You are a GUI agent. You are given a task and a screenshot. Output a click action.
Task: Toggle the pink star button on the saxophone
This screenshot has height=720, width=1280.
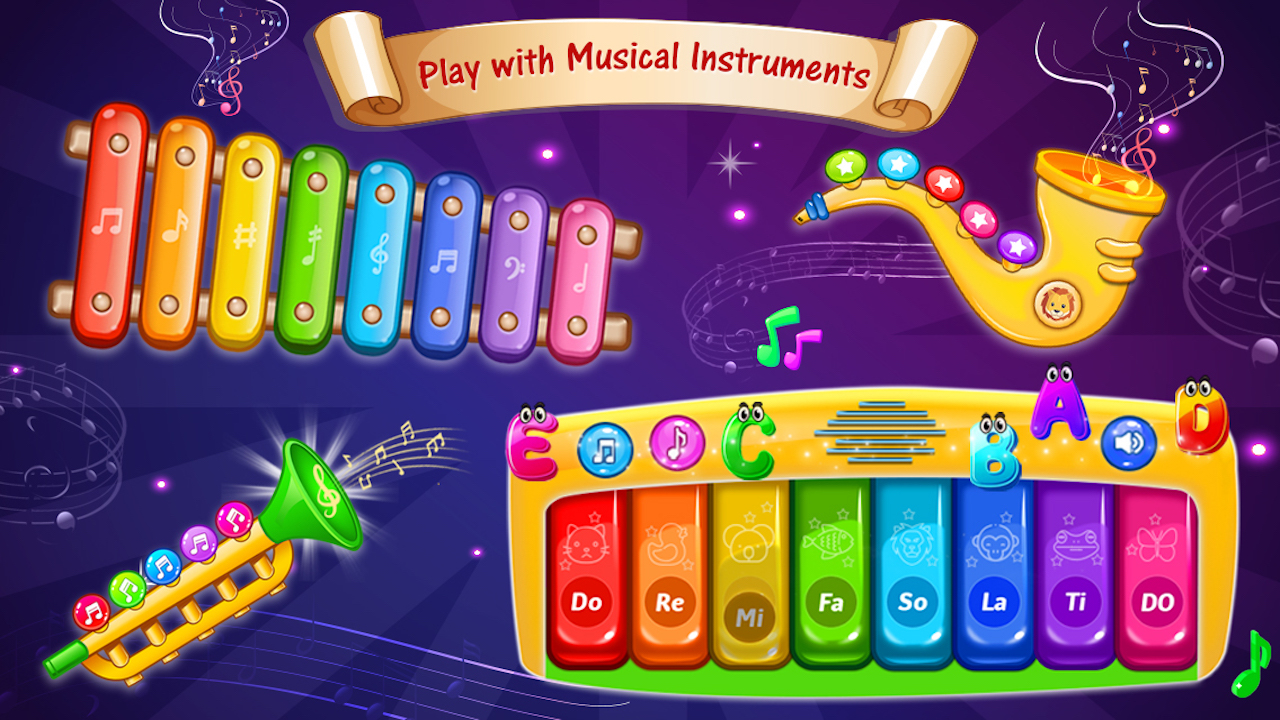[x=978, y=218]
